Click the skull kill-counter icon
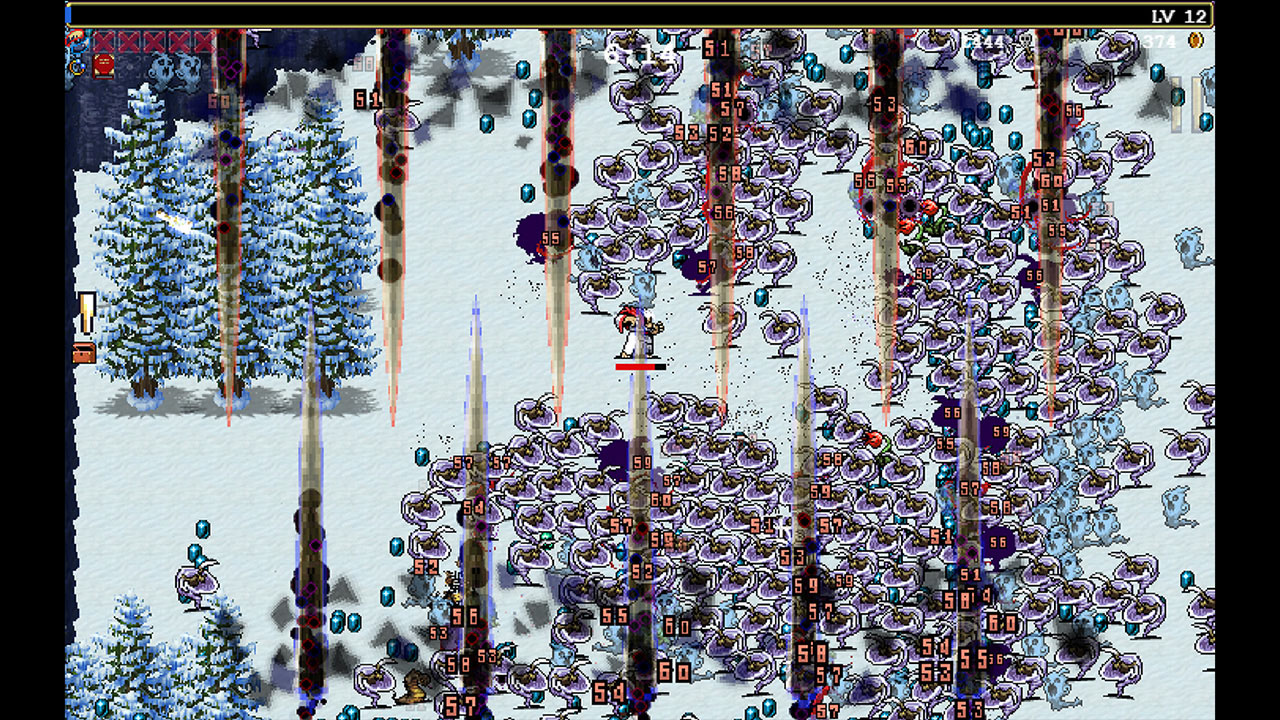Screen dimensions: 1280x720 1025,41
